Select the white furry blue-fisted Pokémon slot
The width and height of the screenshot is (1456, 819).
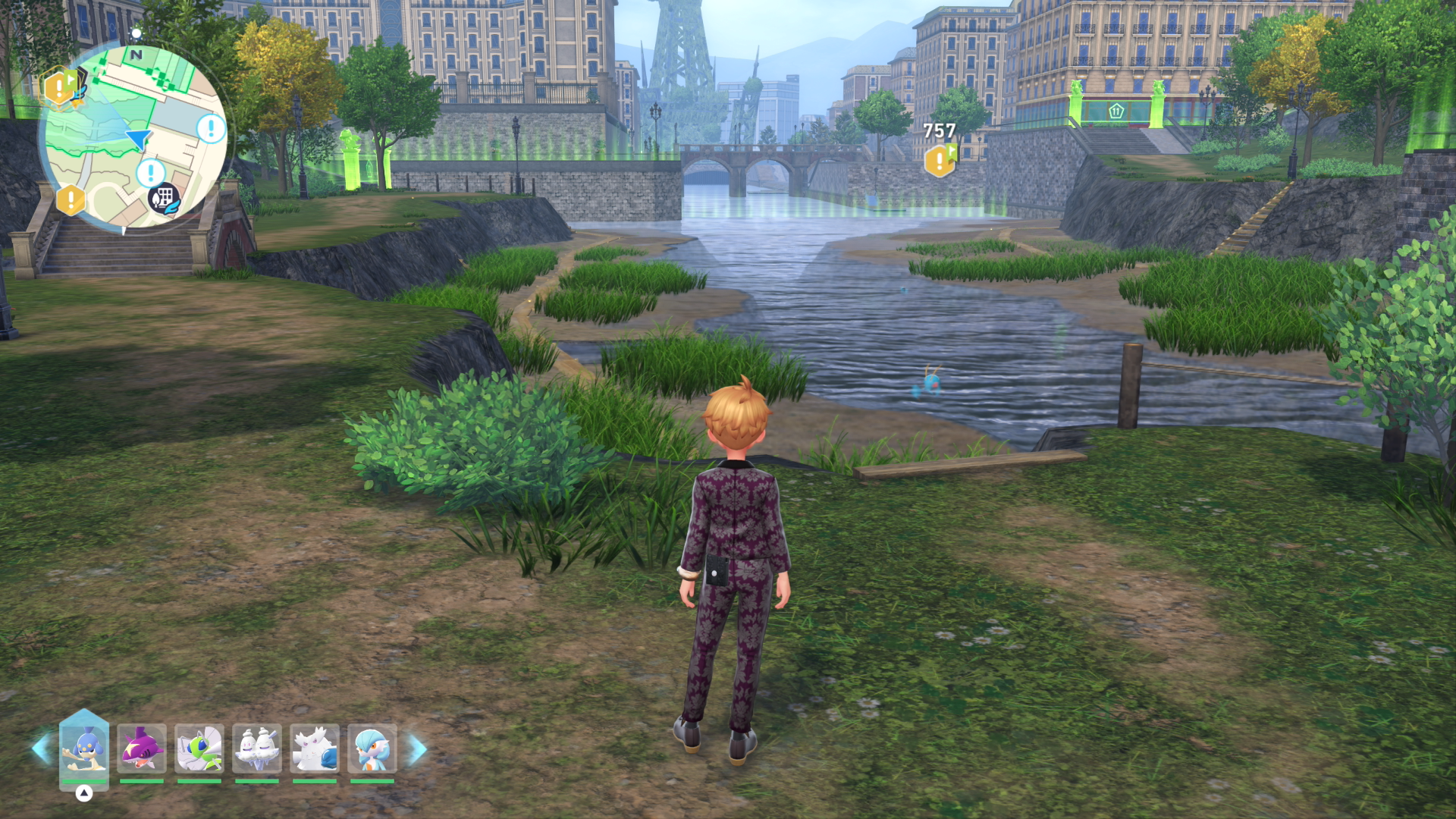(x=315, y=748)
